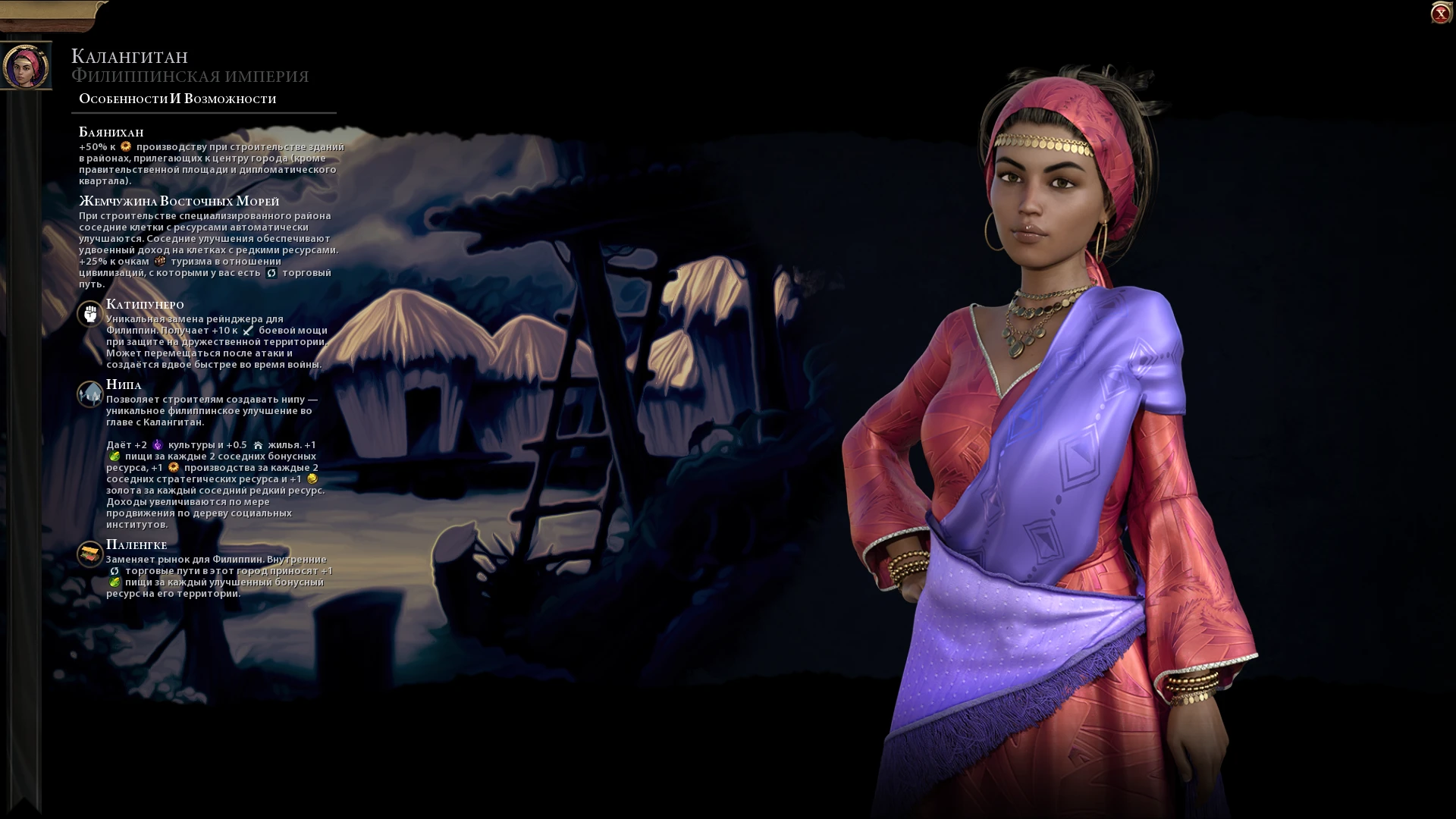Click the trade route icon after словами 'у вас есть'
The image size is (1456, 819).
point(271,274)
